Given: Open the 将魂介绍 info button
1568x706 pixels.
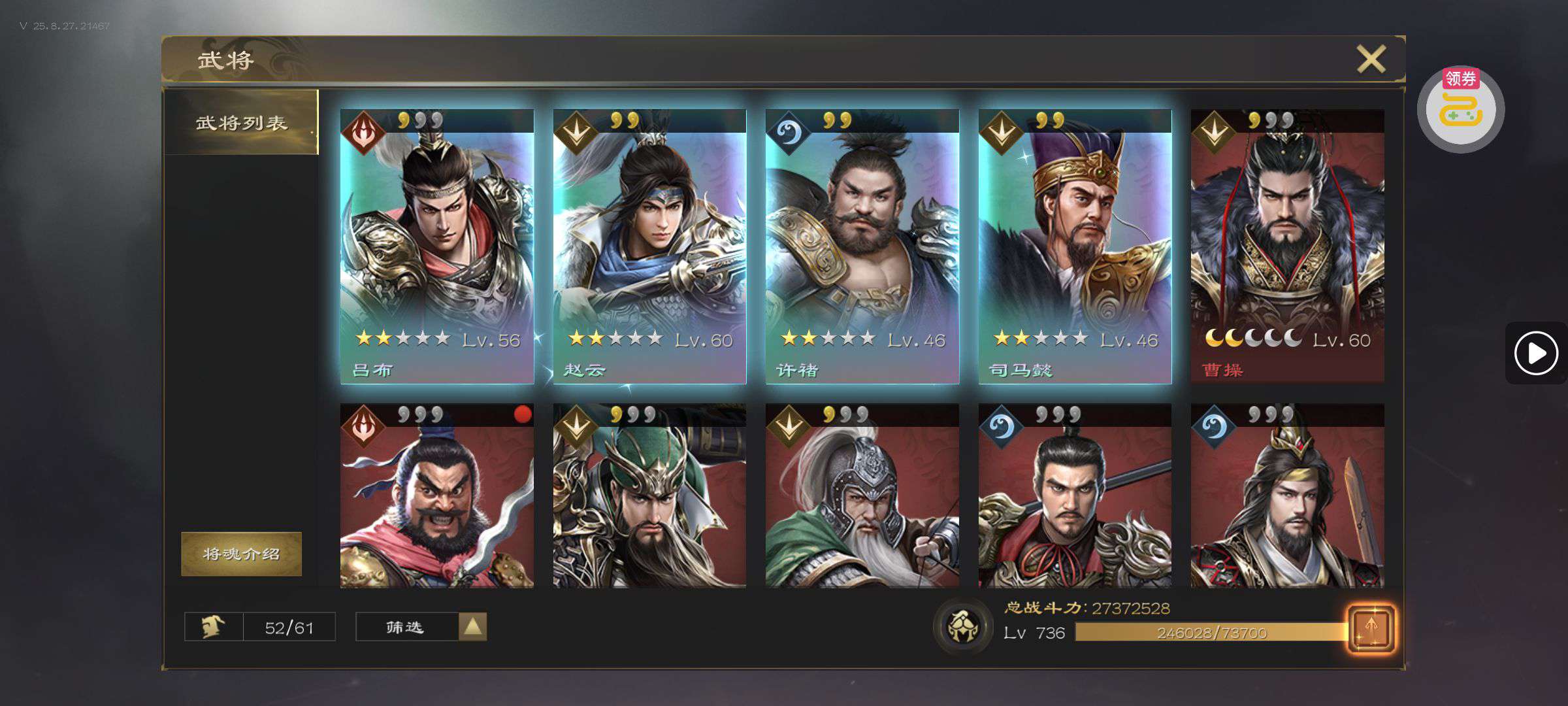Looking at the screenshot, I should pos(241,554).
